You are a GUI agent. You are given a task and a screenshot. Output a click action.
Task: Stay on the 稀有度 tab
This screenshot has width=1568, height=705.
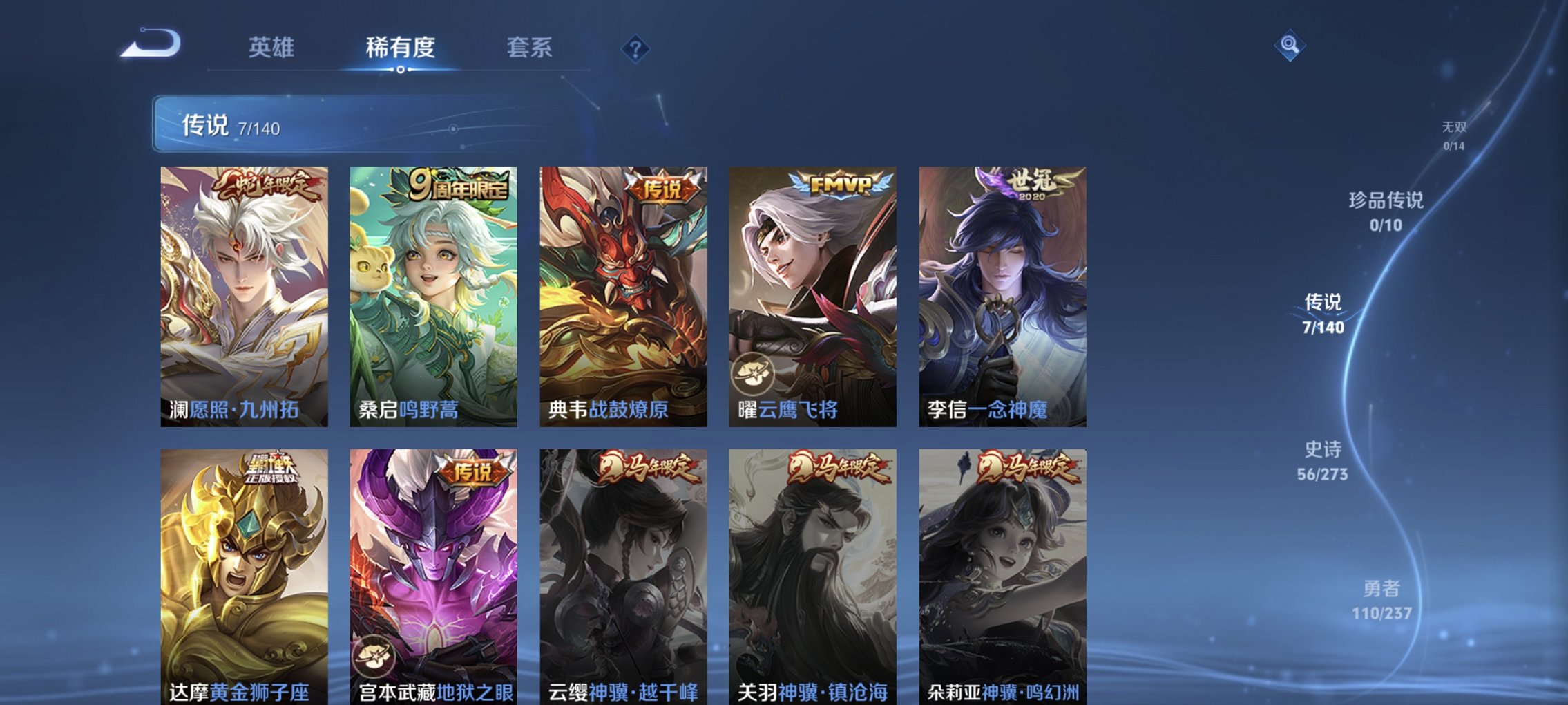click(399, 47)
